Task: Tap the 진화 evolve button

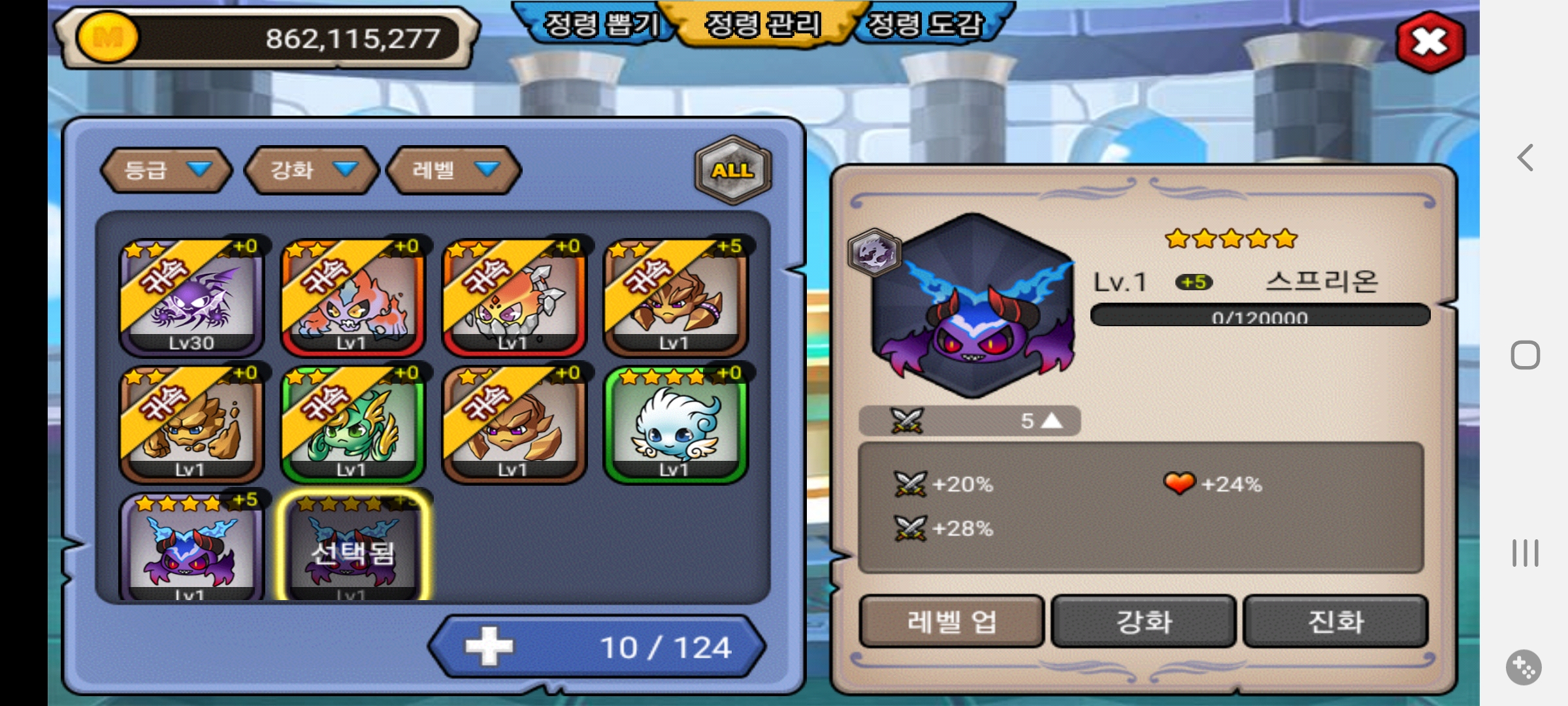Action: coord(1335,621)
